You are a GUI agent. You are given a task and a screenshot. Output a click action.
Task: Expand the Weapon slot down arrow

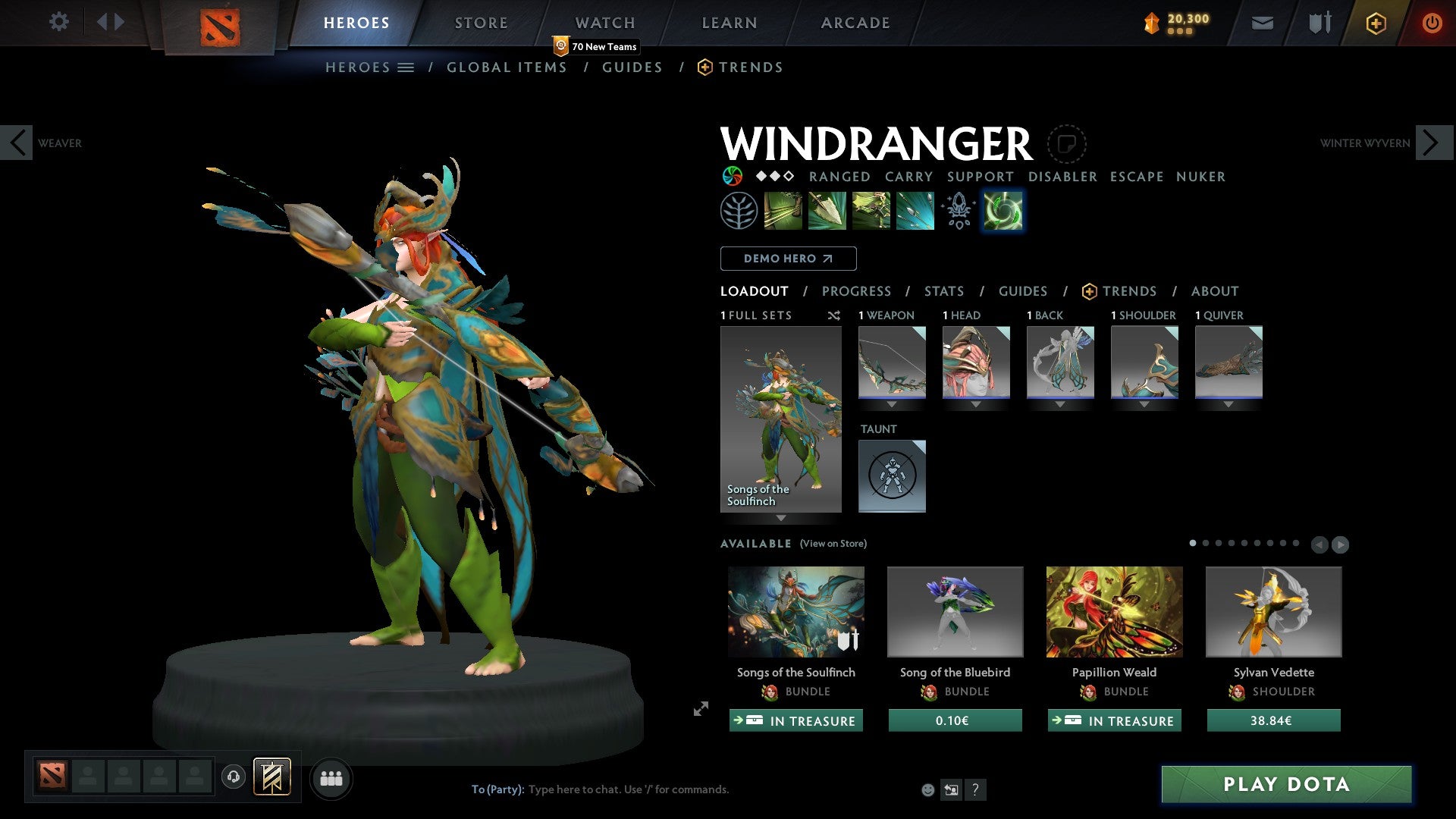[x=892, y=405]
